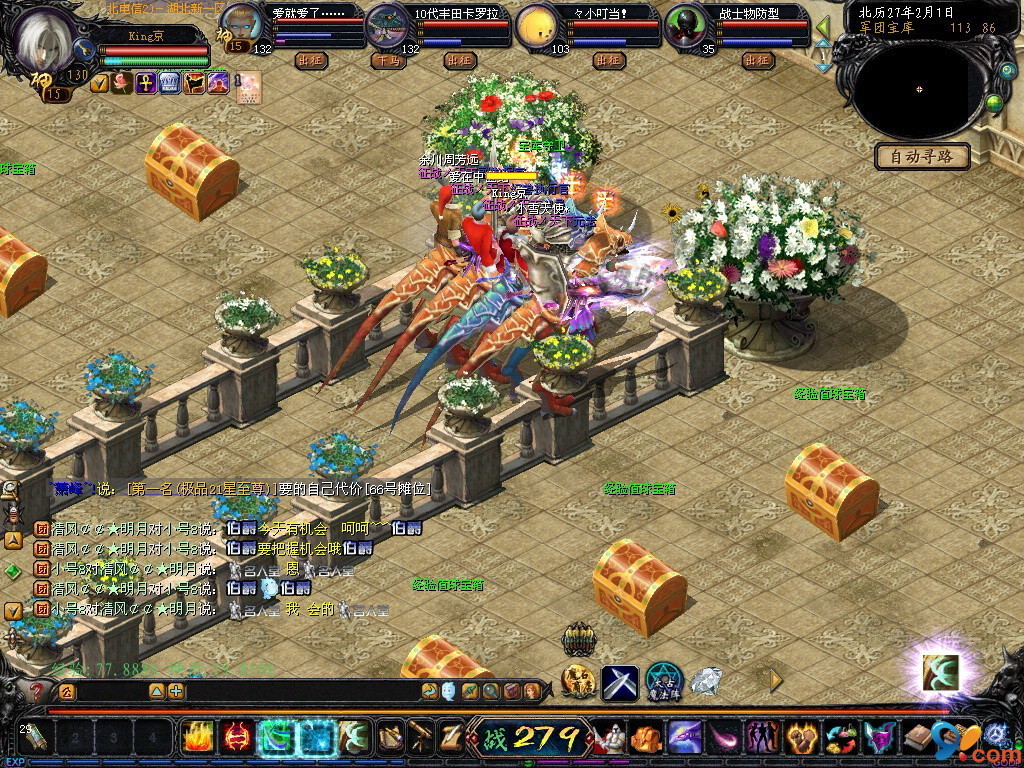
Task: Expand the icon row with the gold arrow
Action: pyautogui.click(x=776, y=681)
